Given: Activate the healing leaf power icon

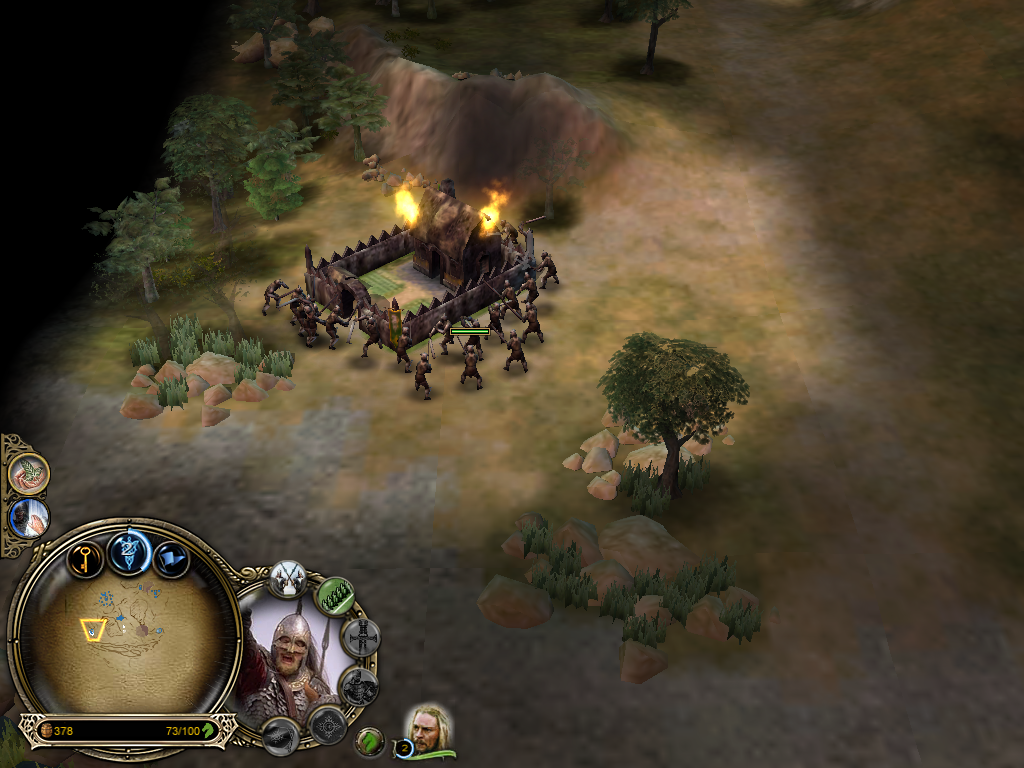Looking at the screenshot, I should coord(29,473).
